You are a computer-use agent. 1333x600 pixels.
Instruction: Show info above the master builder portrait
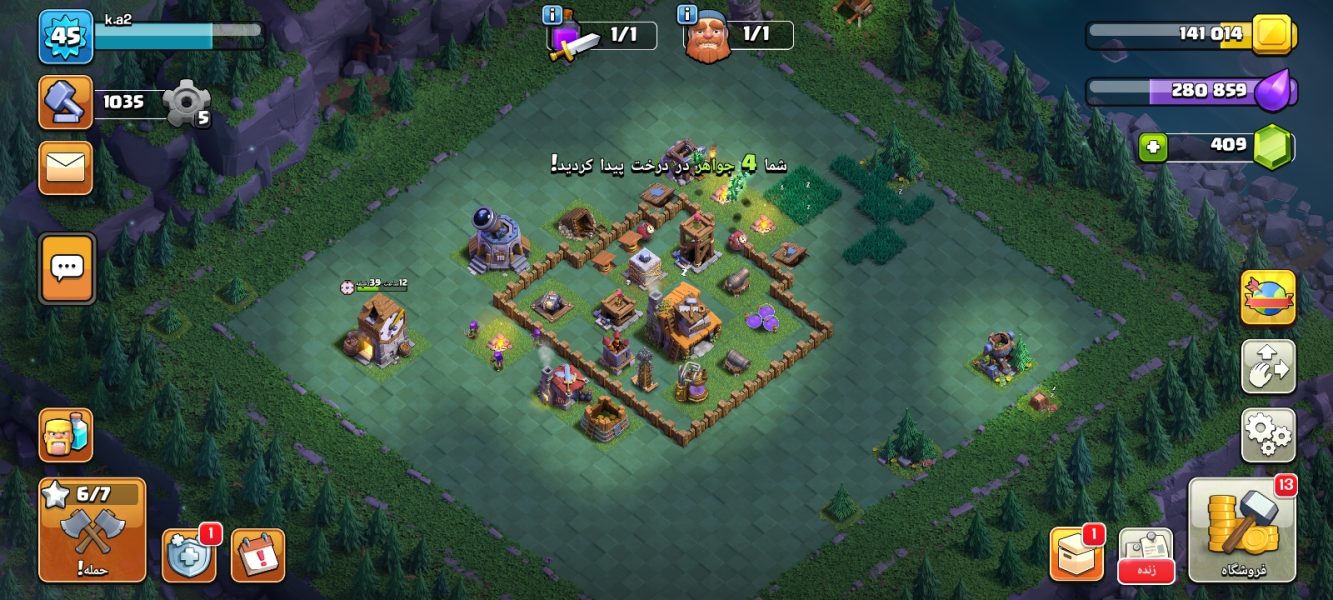pos(687,15)
